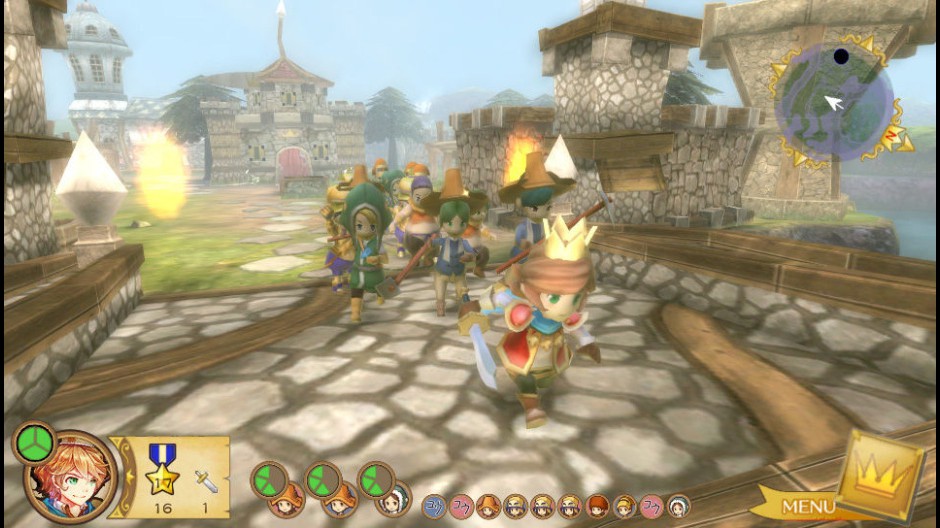Open the circular world minimap
The image size is (940, 528).
(833, 101)
